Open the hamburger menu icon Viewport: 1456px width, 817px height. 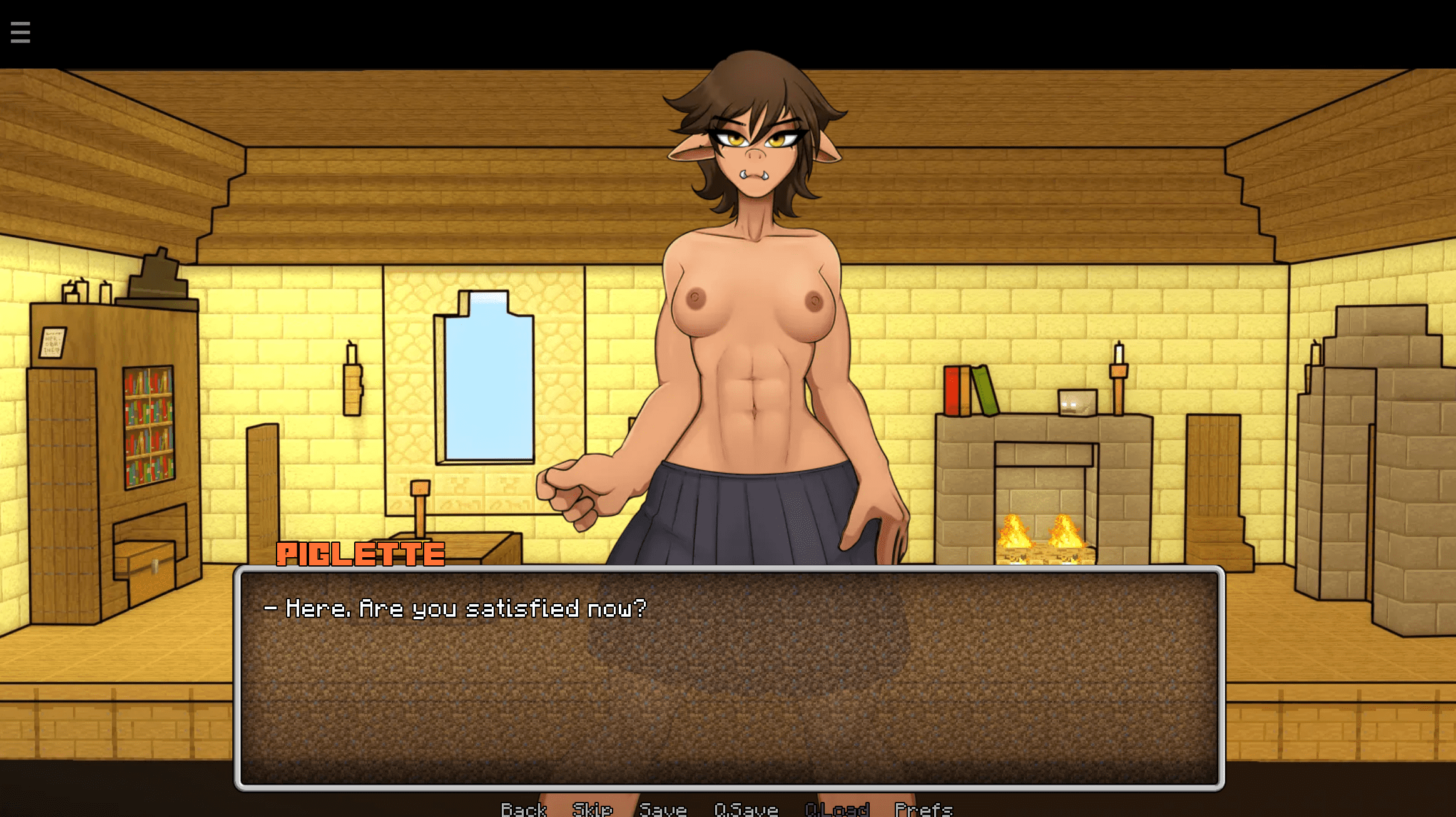(x=20, y=33)
